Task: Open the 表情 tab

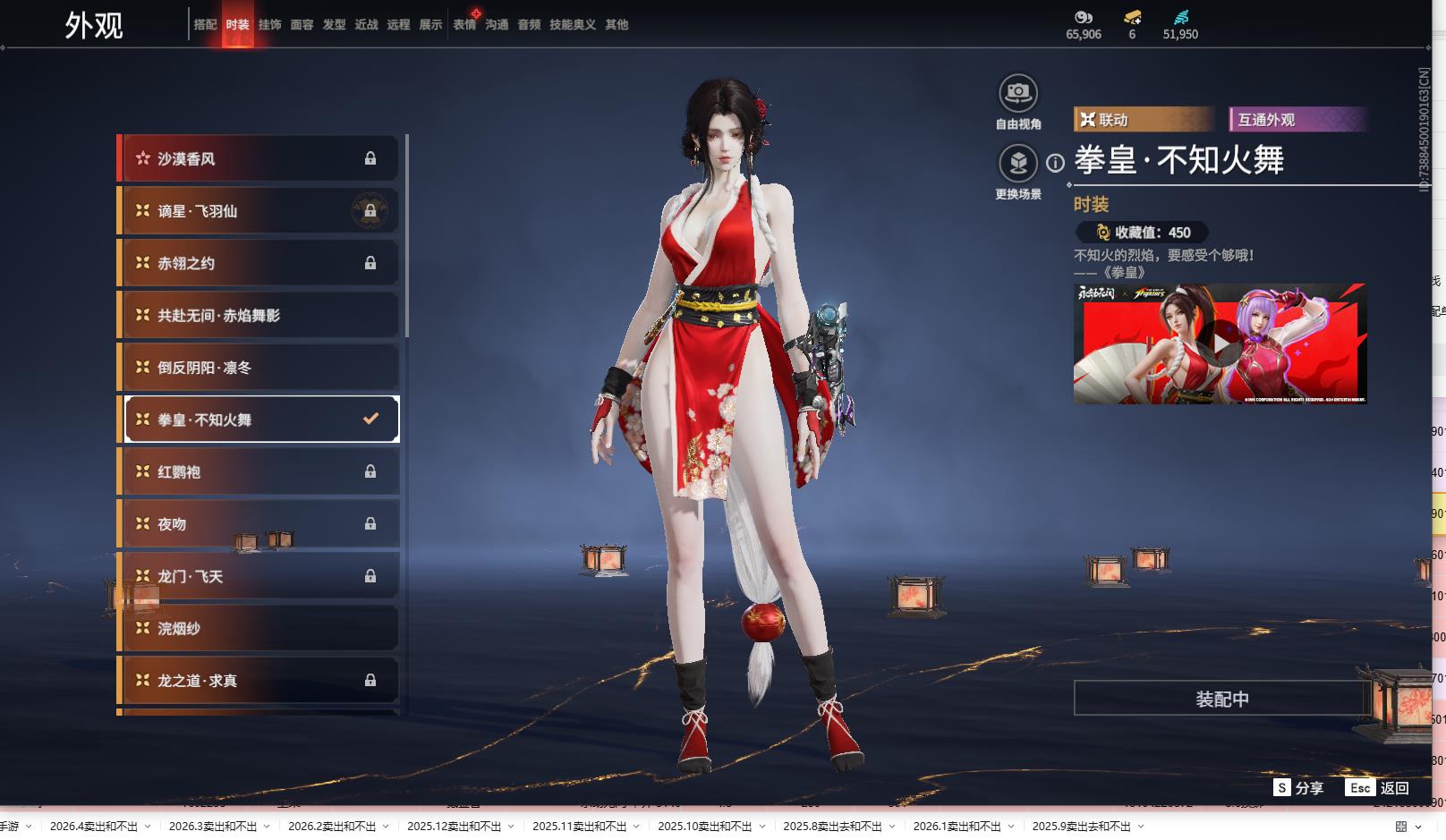Action: pyautogui.click(x=464, y=24)
